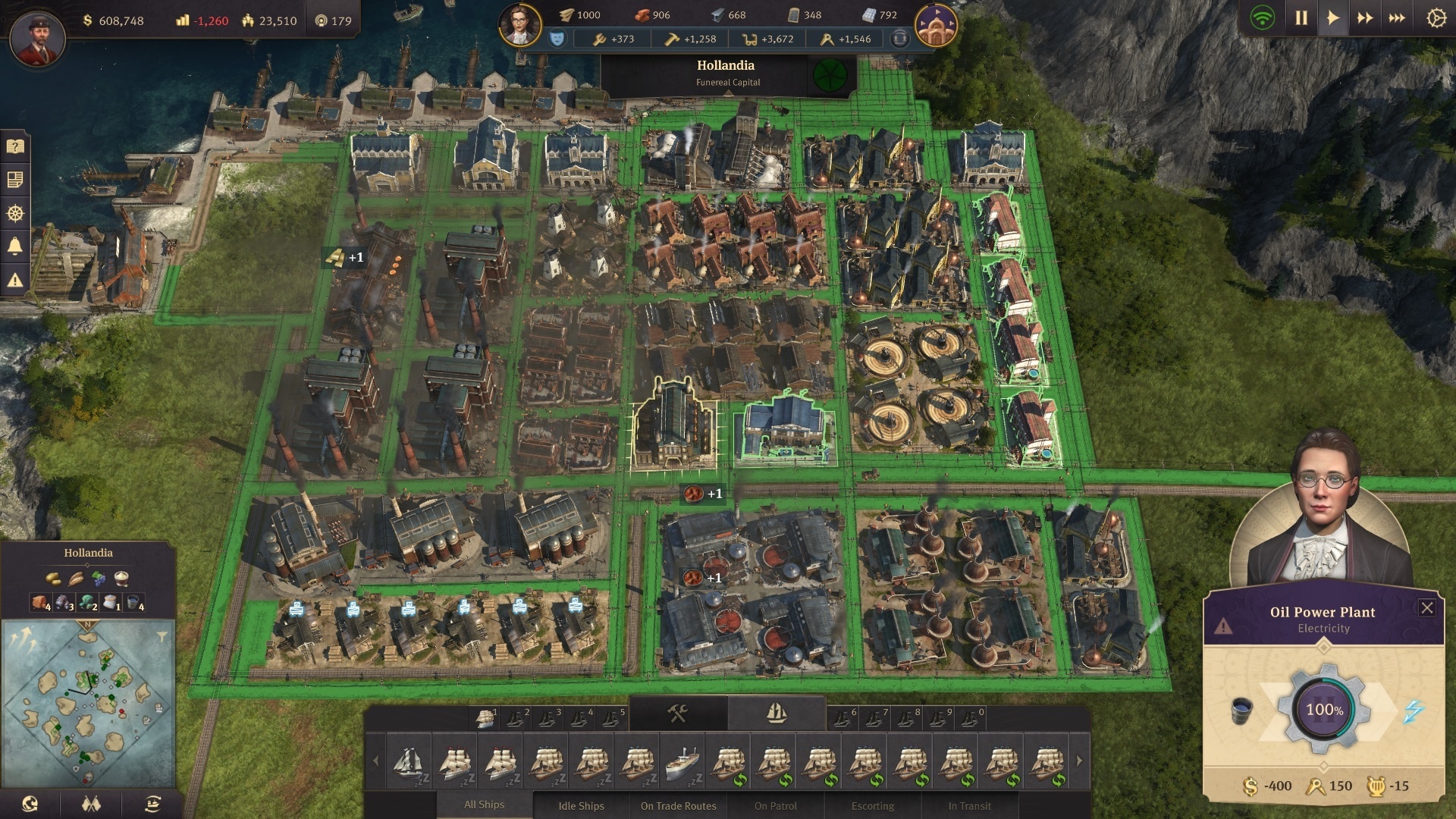
Task: Select the steamship in the ship list
Action: 682,761
